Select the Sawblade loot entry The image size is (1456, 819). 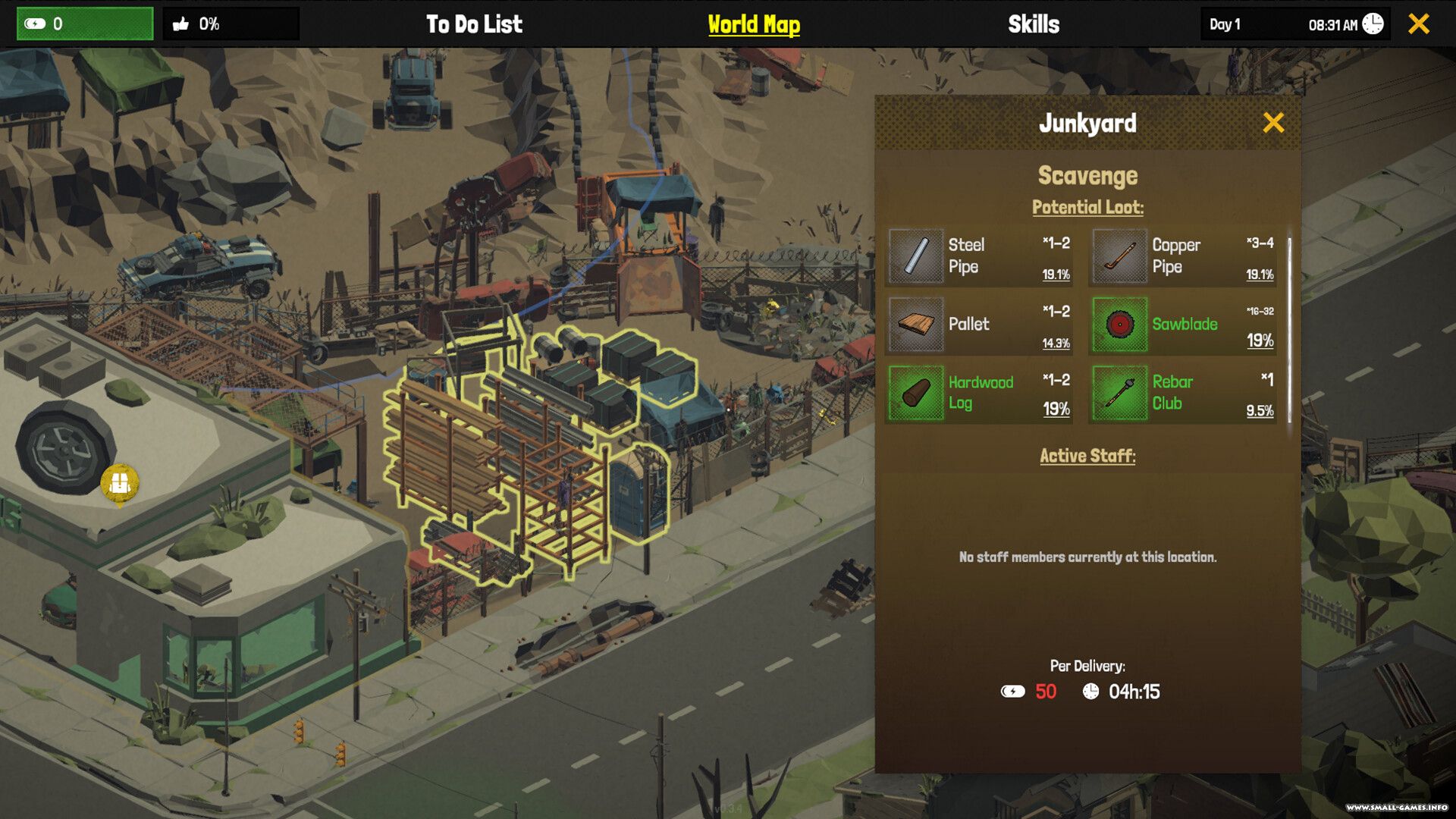click(x=1183, y=325)
